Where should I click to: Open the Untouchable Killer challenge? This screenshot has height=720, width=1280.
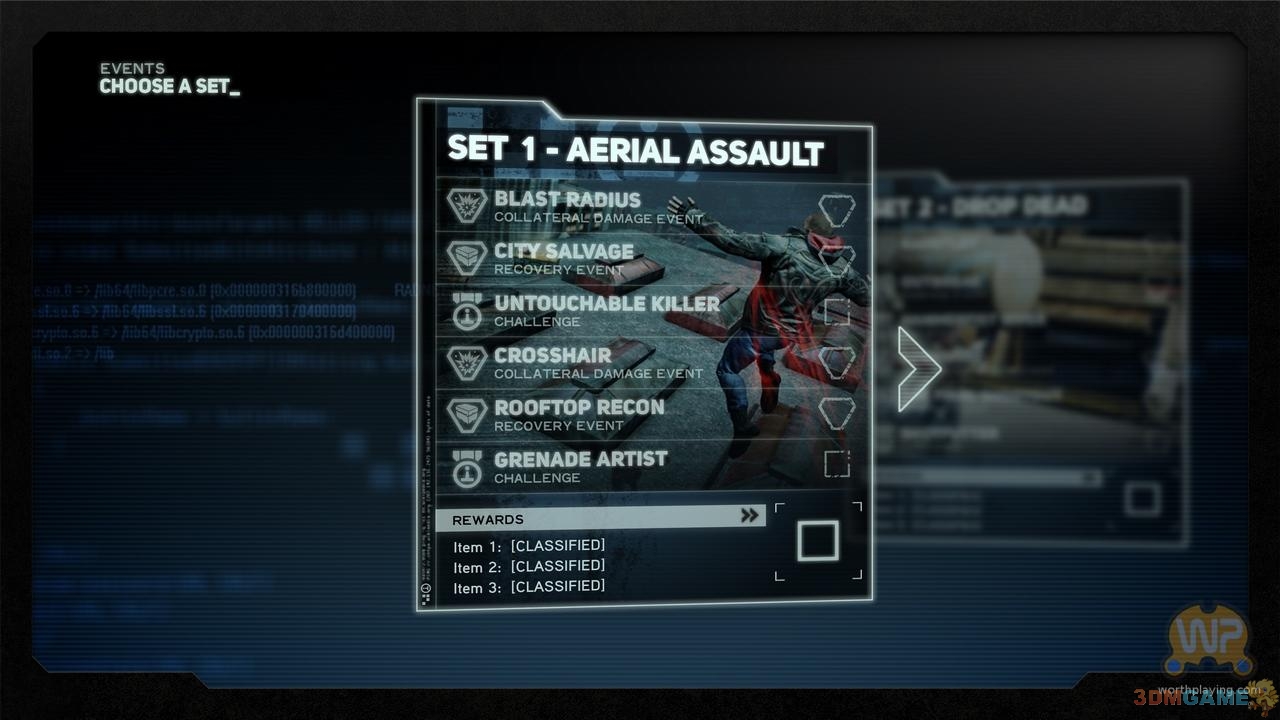click(606, 310)
